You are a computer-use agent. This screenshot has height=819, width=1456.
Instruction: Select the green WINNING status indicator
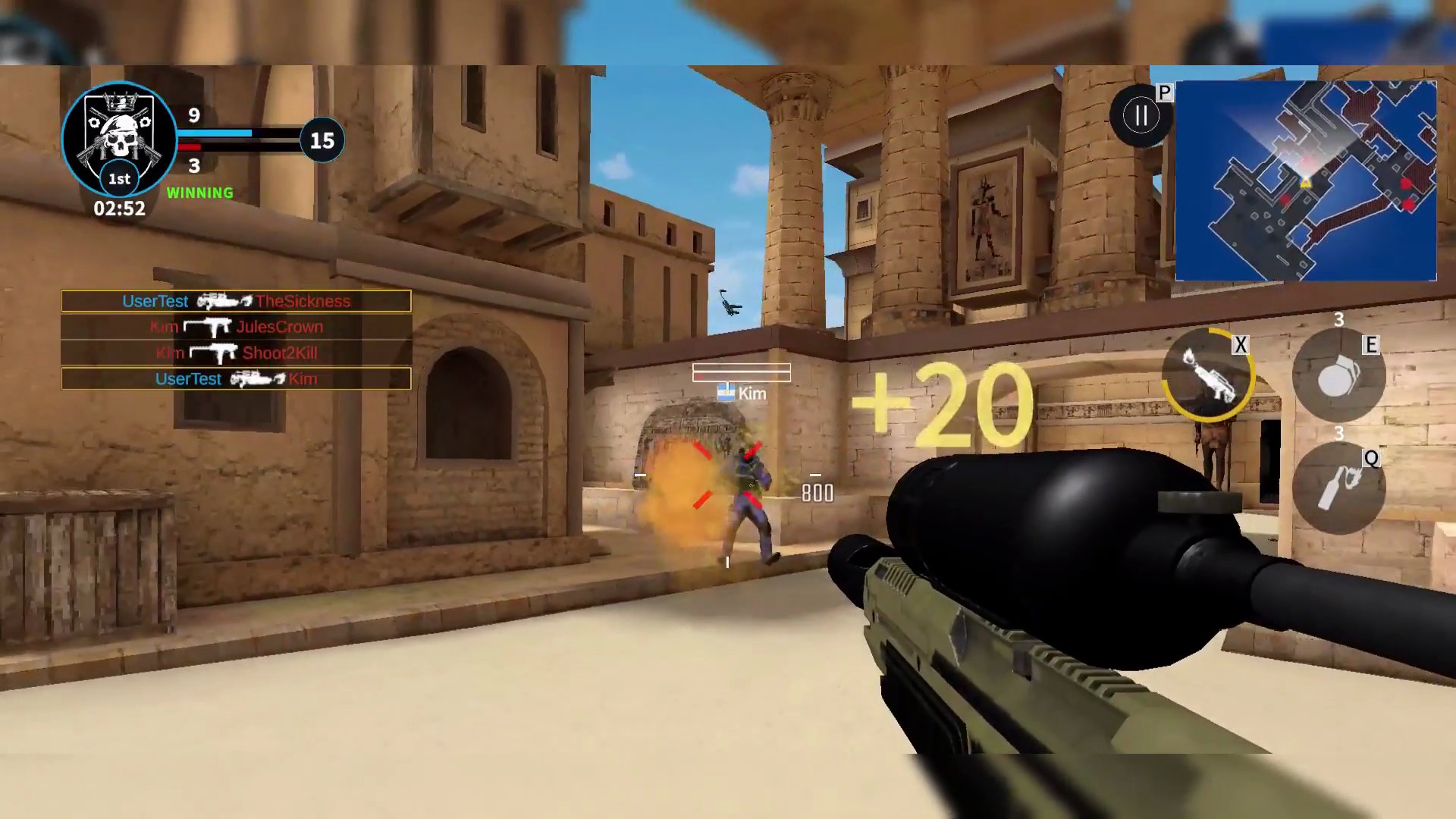coord(200,193)
